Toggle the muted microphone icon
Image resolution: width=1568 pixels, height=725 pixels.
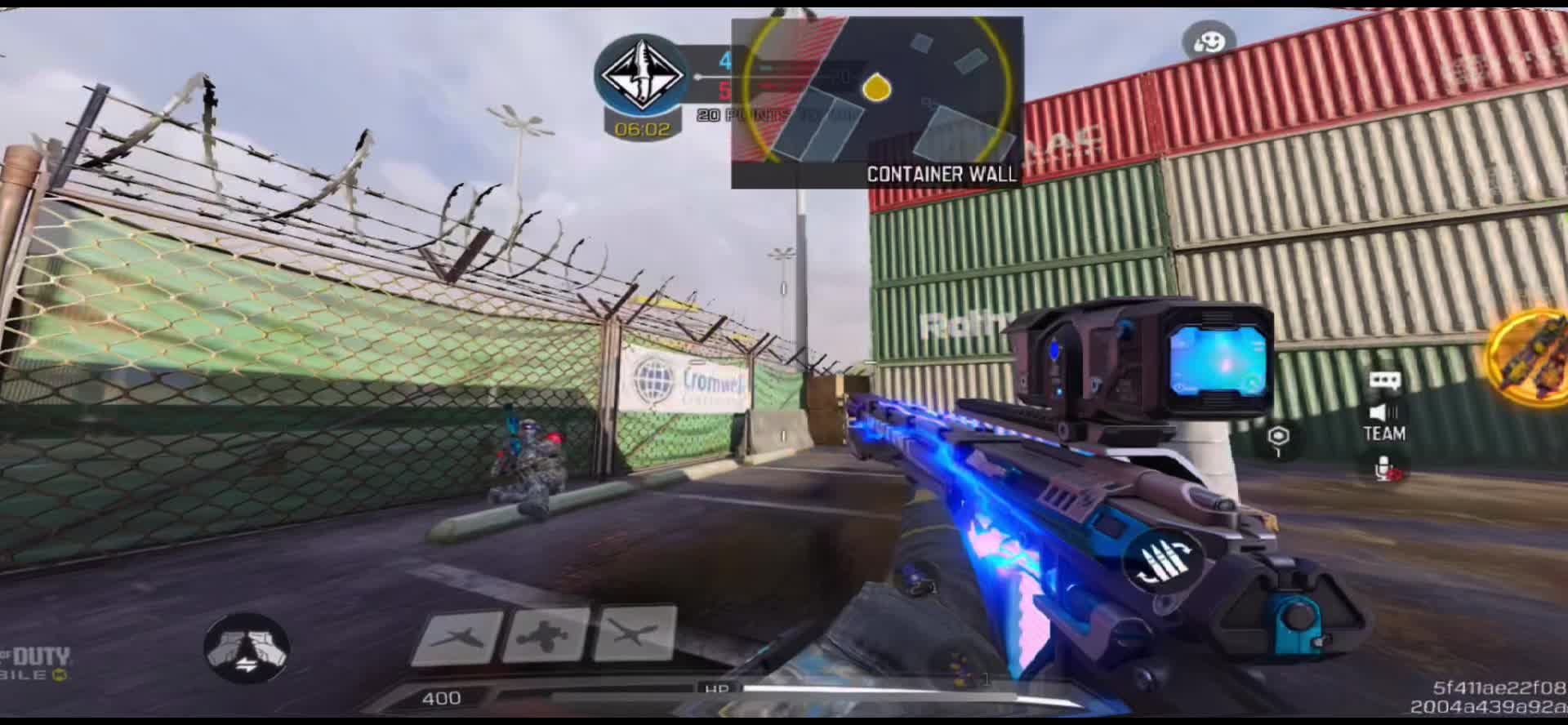[1385, 469]
